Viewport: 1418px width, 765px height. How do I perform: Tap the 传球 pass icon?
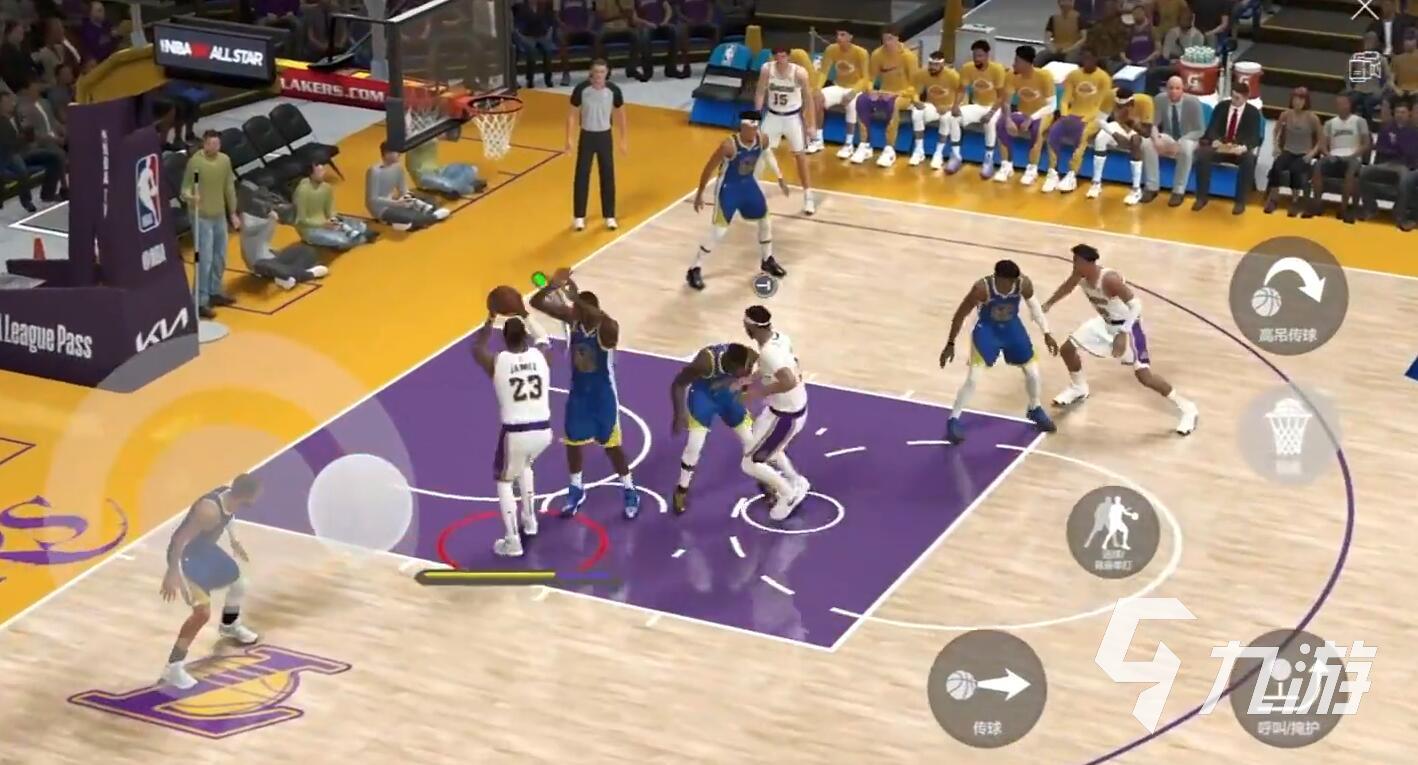click(x=989, y=689)
